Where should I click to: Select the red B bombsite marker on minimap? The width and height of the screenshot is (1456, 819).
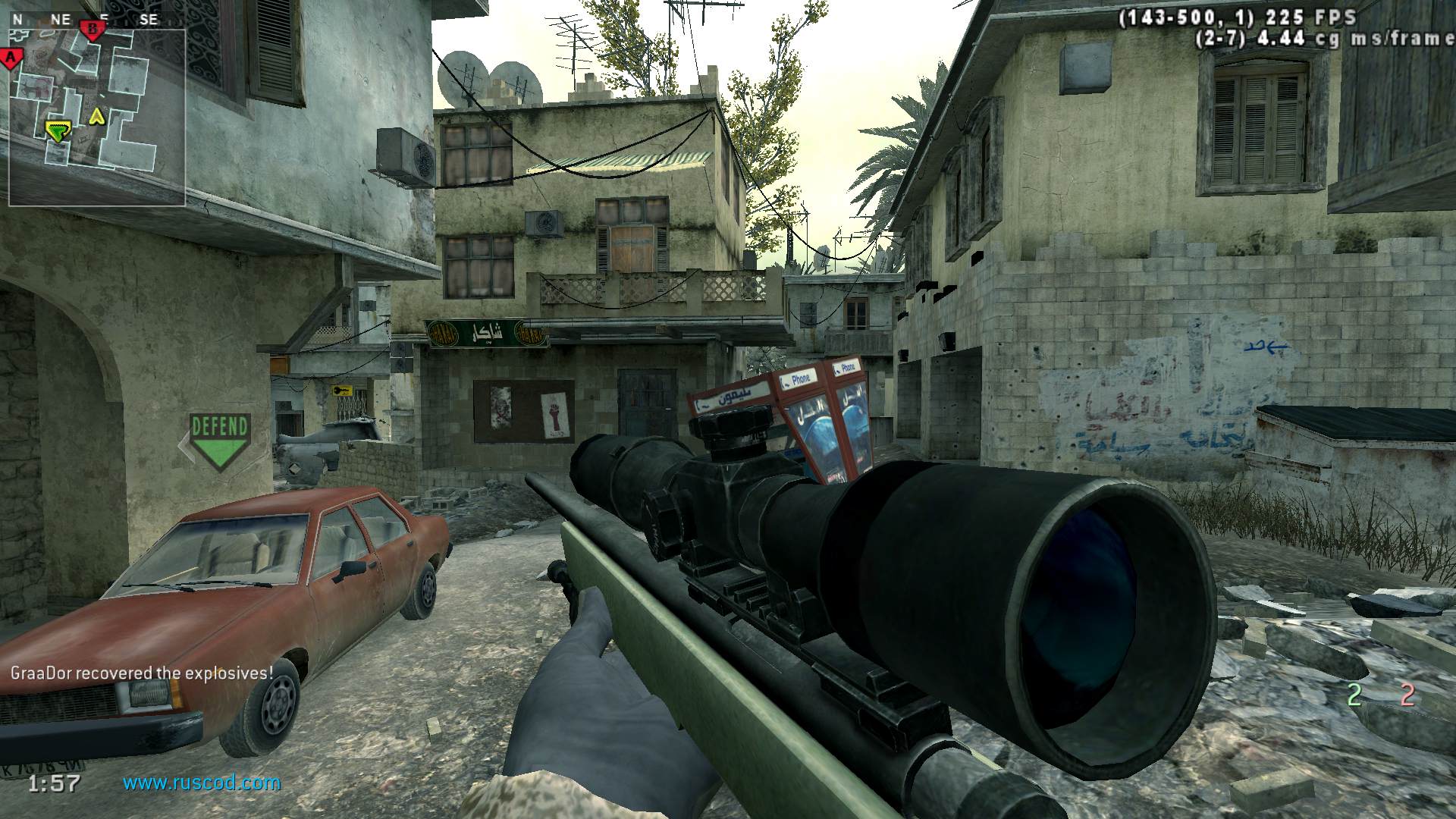(93, 30)
